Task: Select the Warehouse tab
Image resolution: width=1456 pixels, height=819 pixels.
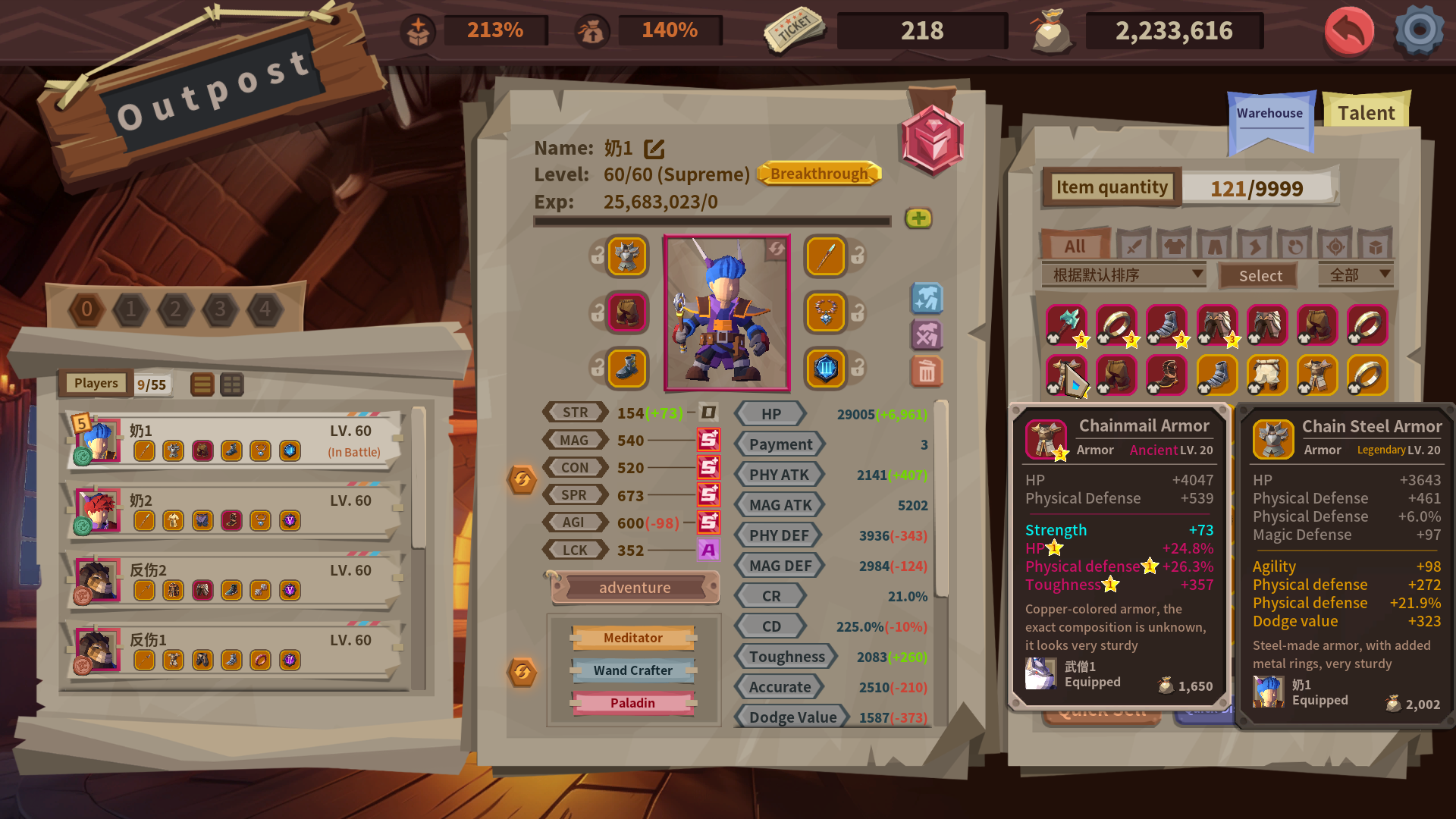Action: [1270, 114]
